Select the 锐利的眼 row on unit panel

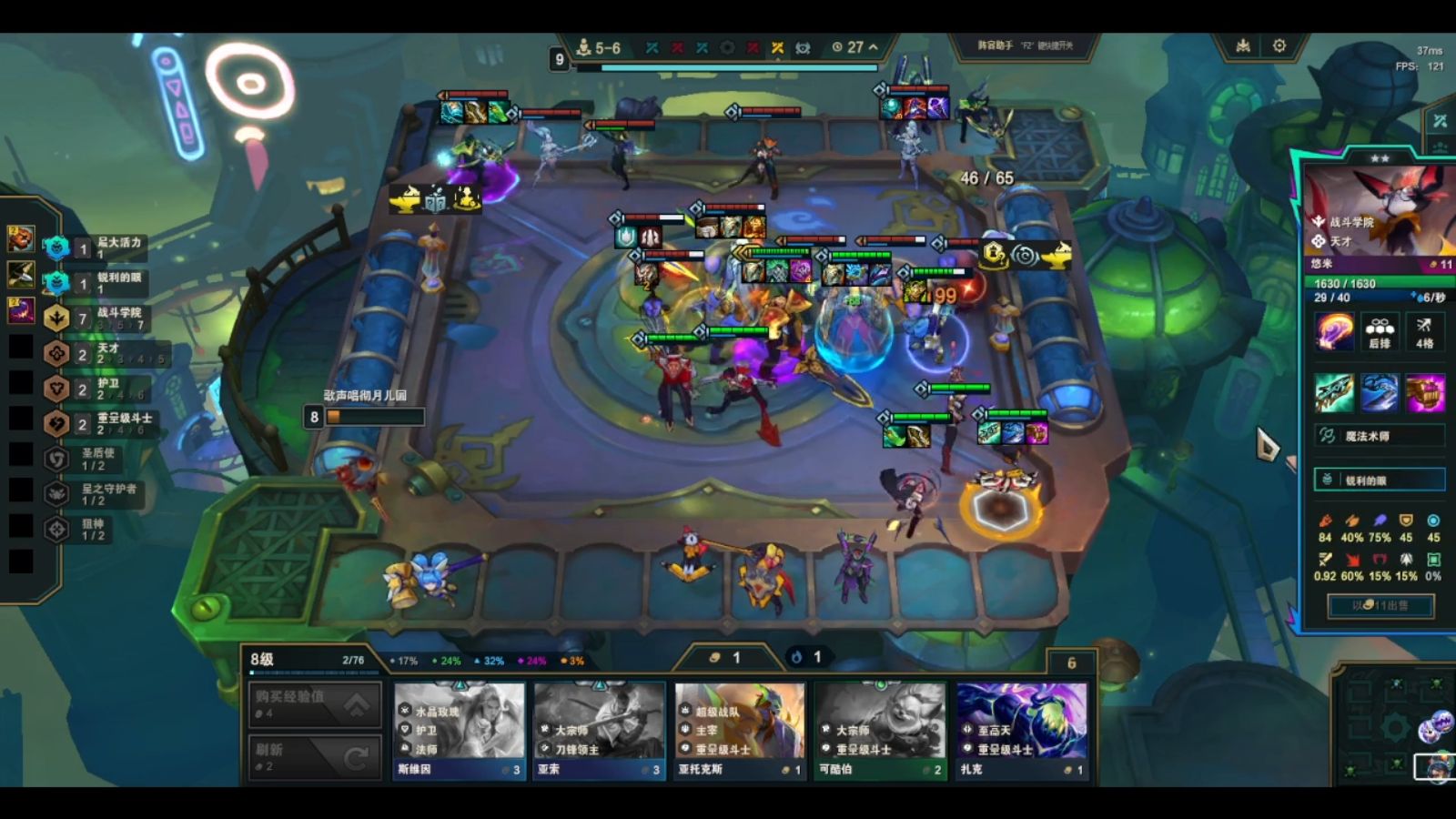pyautogui.click(x=1380, y=480)
